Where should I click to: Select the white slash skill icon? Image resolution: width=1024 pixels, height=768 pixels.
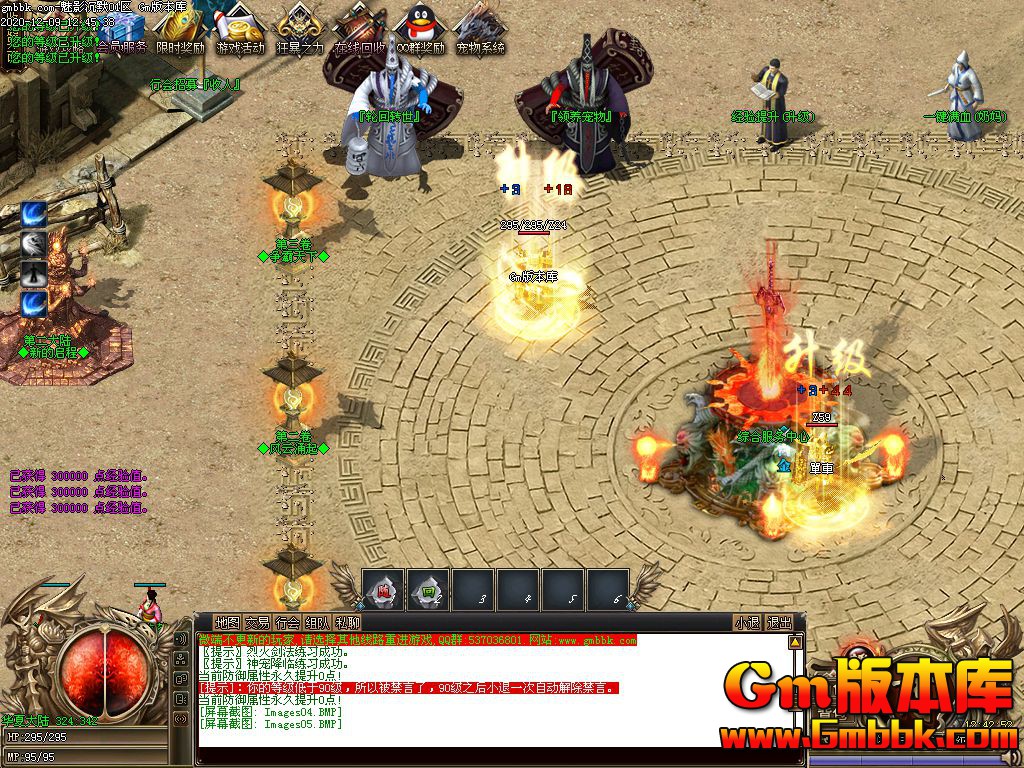[x=35, y=244]
